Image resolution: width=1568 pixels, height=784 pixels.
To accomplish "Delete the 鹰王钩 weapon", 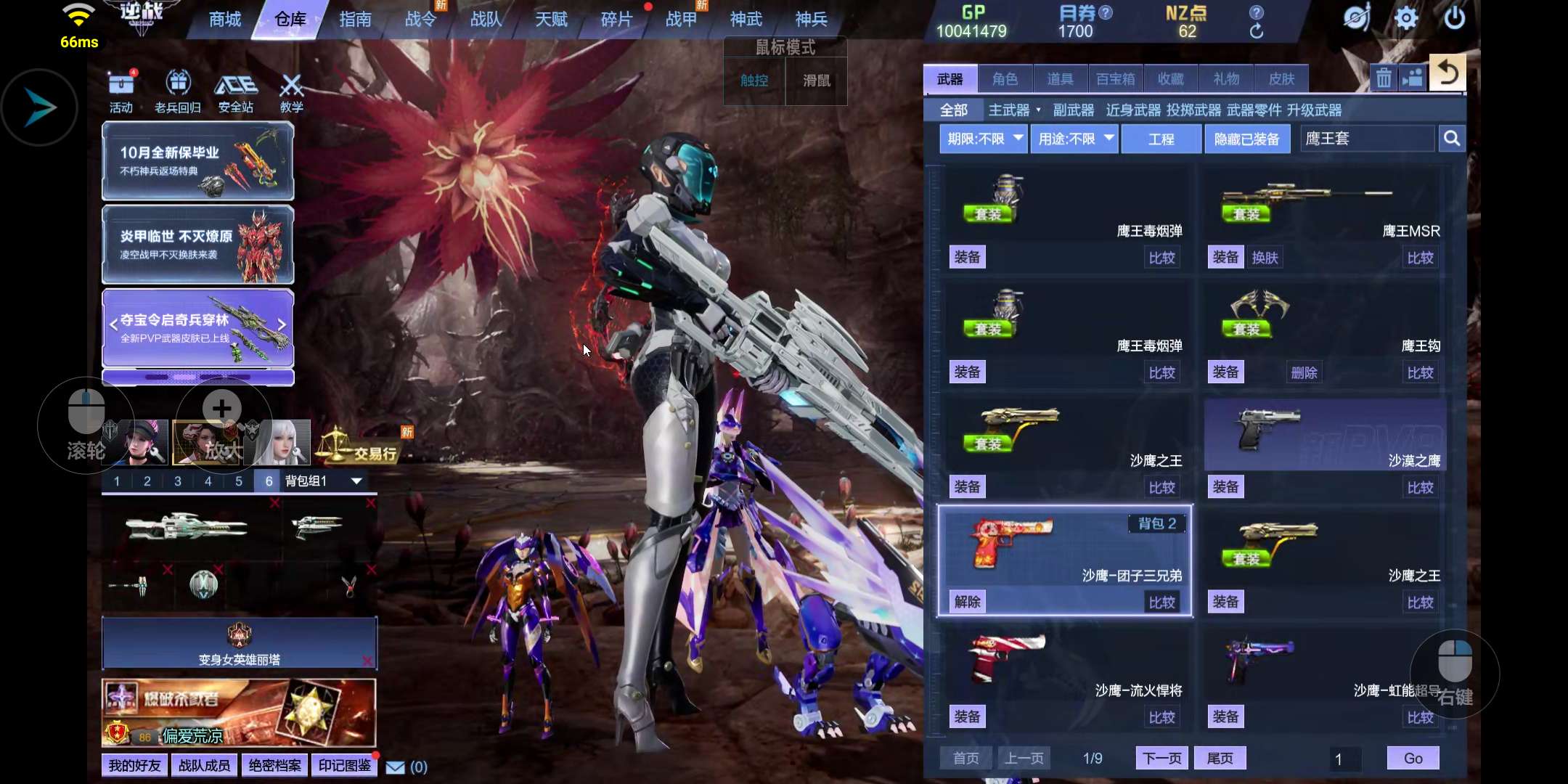I will click(1304, 372).
